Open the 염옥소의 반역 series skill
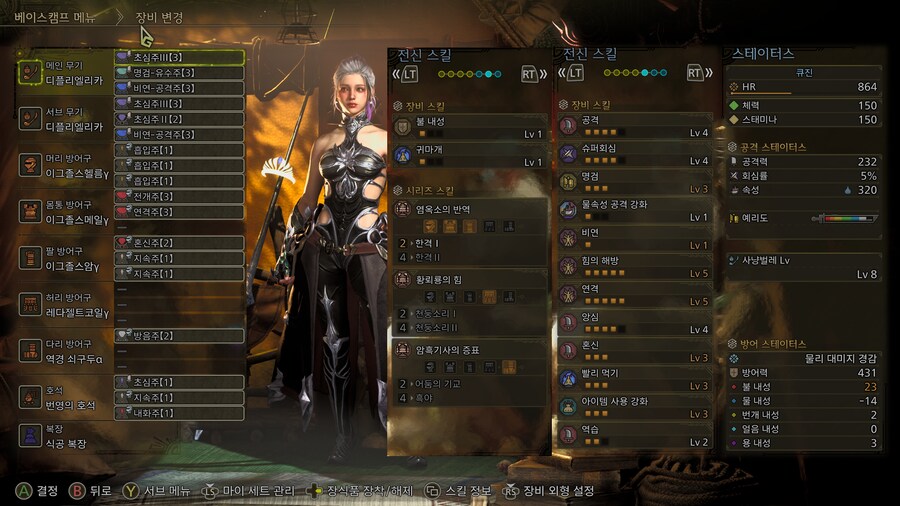Viewport: 900px width, 506px height. coord(468,211)
